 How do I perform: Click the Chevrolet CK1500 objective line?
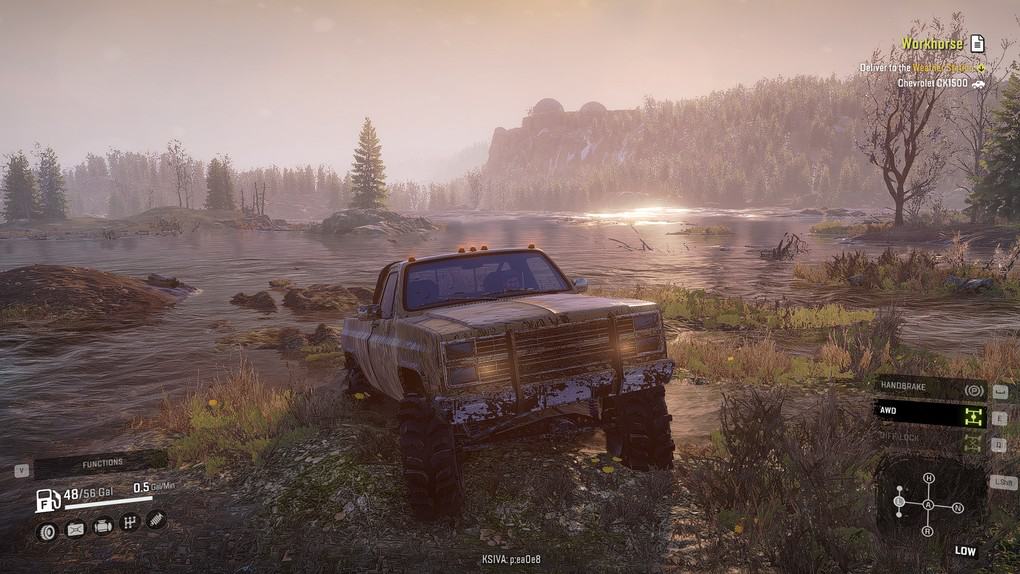pos(934,83)
